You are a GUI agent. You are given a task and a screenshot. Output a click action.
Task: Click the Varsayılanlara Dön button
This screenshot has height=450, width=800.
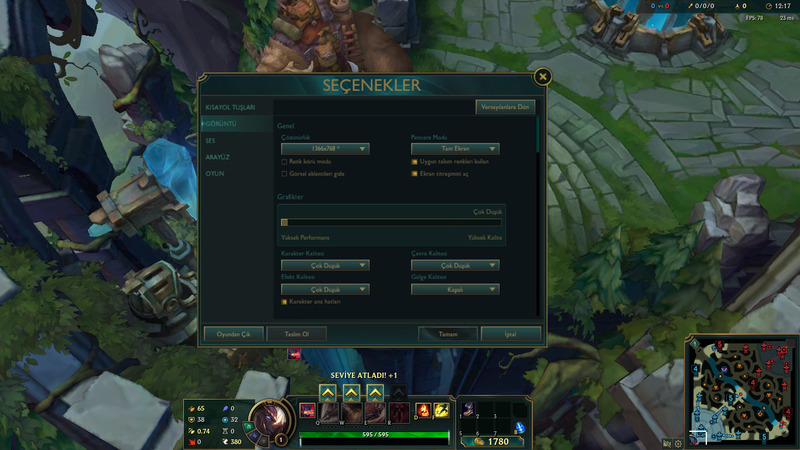pyautogui.click(x=505, y=106)
